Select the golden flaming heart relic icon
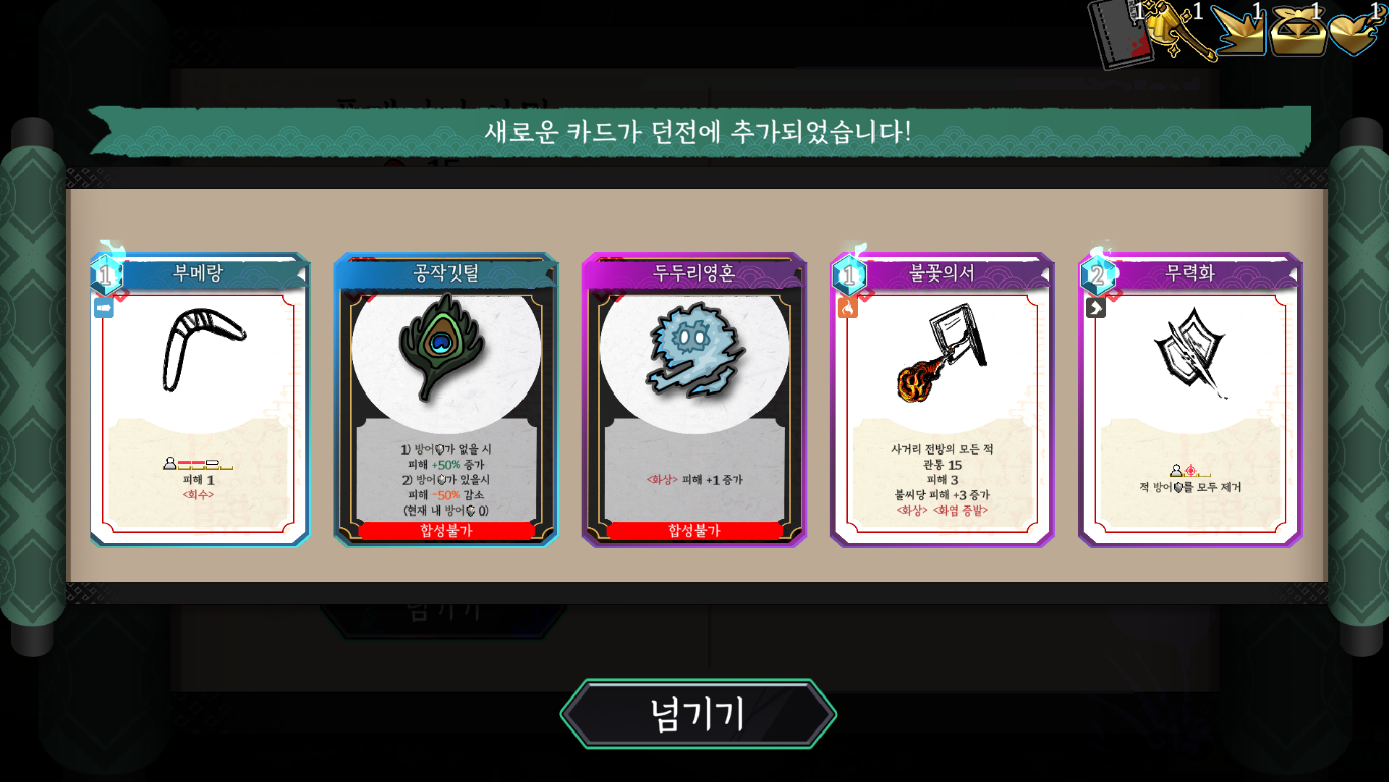1389x782 pixels. coord(1355,32)
